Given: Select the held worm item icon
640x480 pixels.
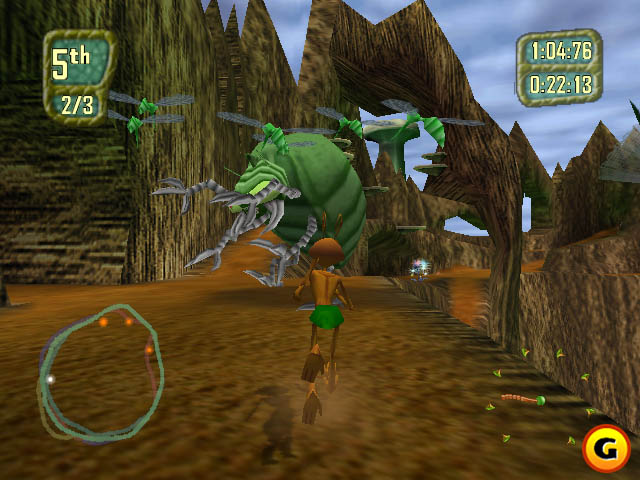Looking at the screenshot, I should click(523, 400).
